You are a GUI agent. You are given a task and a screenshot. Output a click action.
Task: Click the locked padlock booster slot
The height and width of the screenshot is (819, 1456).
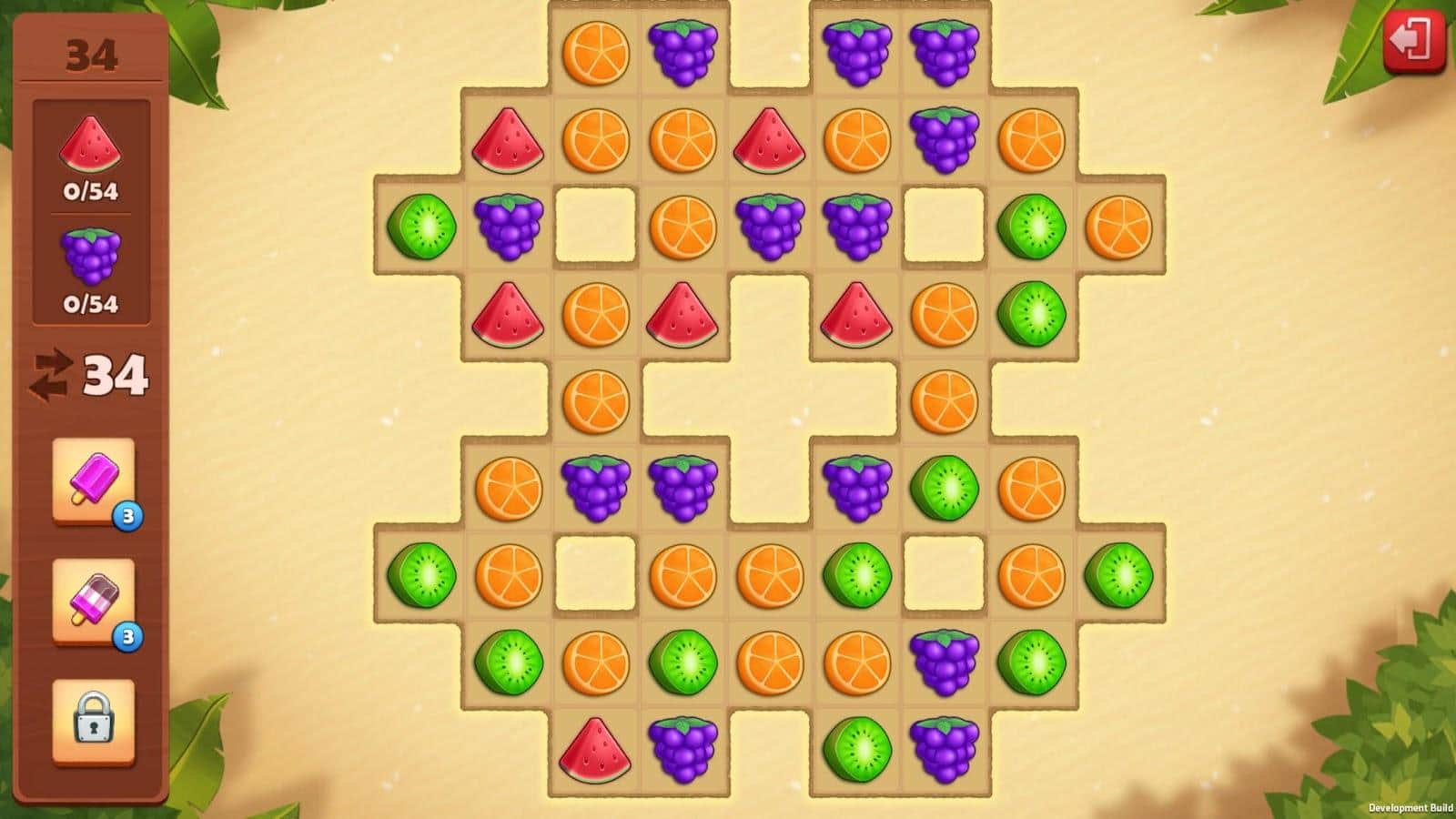point(93,720)
